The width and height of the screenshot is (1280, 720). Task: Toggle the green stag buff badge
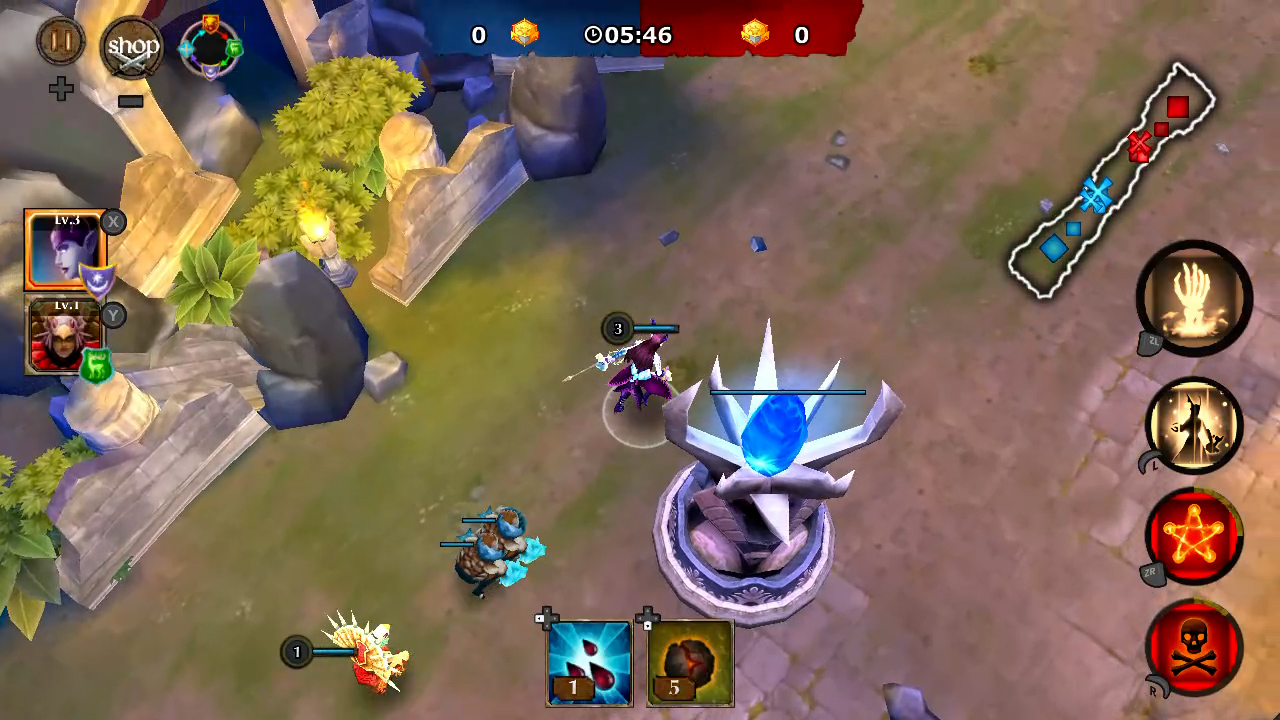pos(95,362)
